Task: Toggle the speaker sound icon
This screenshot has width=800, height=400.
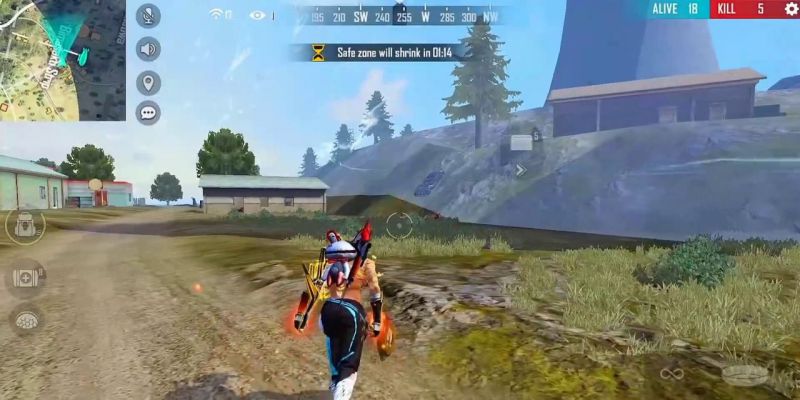Action: coord(148,48)
